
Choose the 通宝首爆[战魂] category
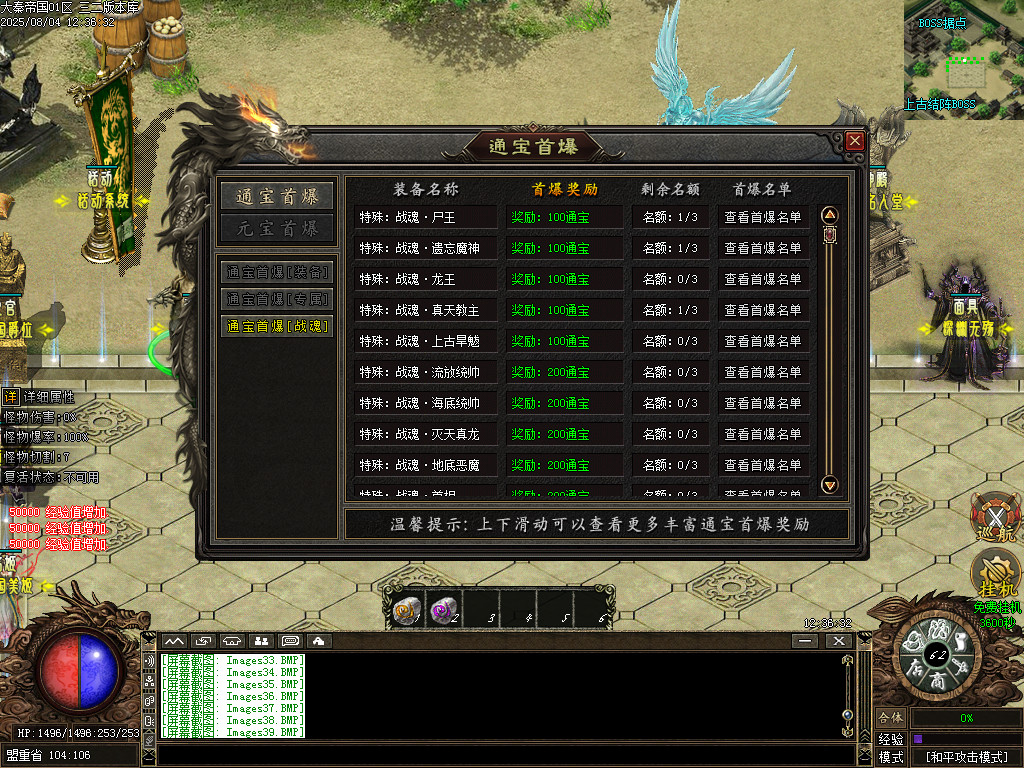coord(277,326)
